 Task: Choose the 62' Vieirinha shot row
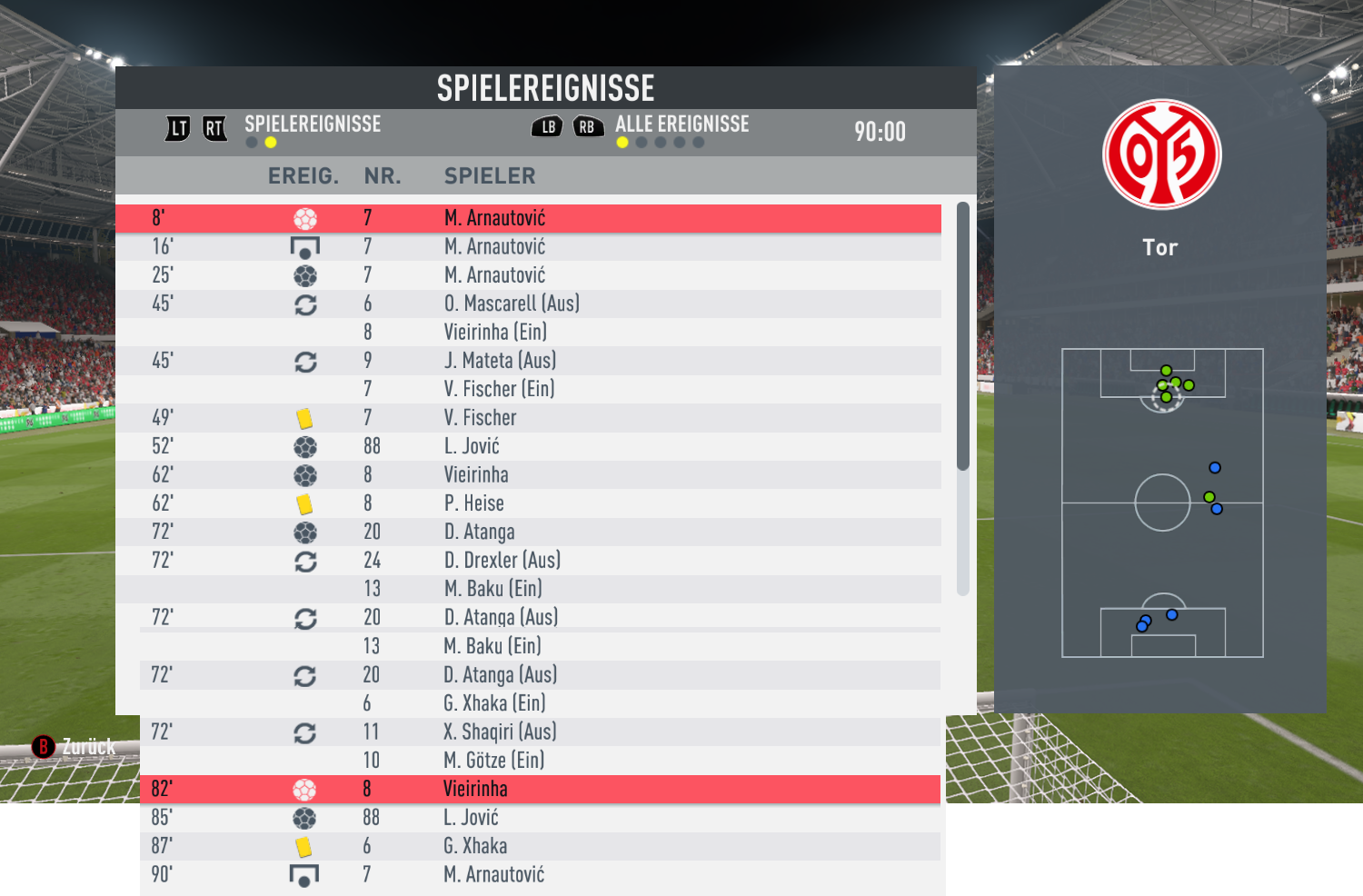point(528,474)
